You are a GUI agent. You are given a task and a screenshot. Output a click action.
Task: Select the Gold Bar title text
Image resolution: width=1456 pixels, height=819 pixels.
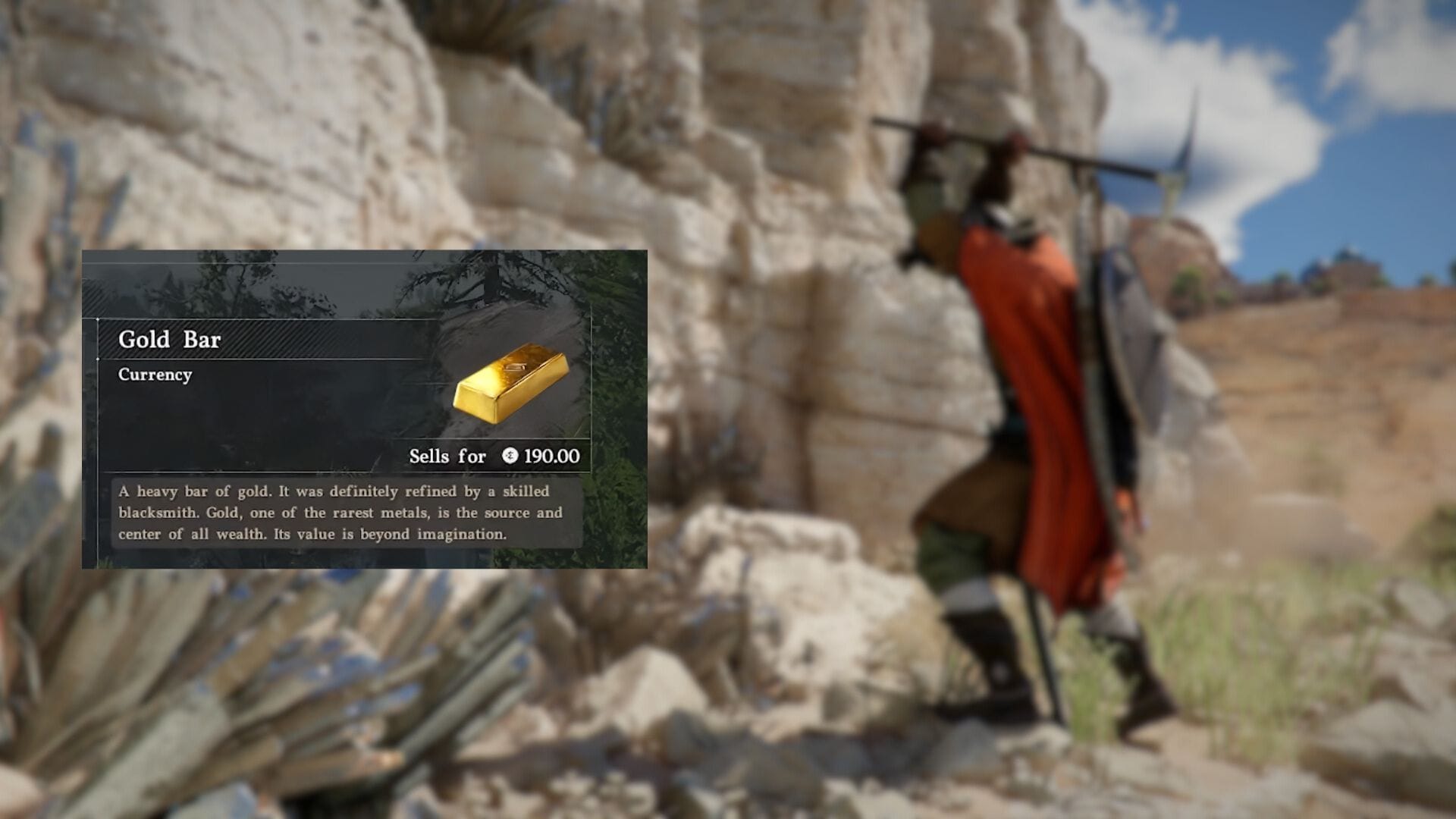click(170, 339)
